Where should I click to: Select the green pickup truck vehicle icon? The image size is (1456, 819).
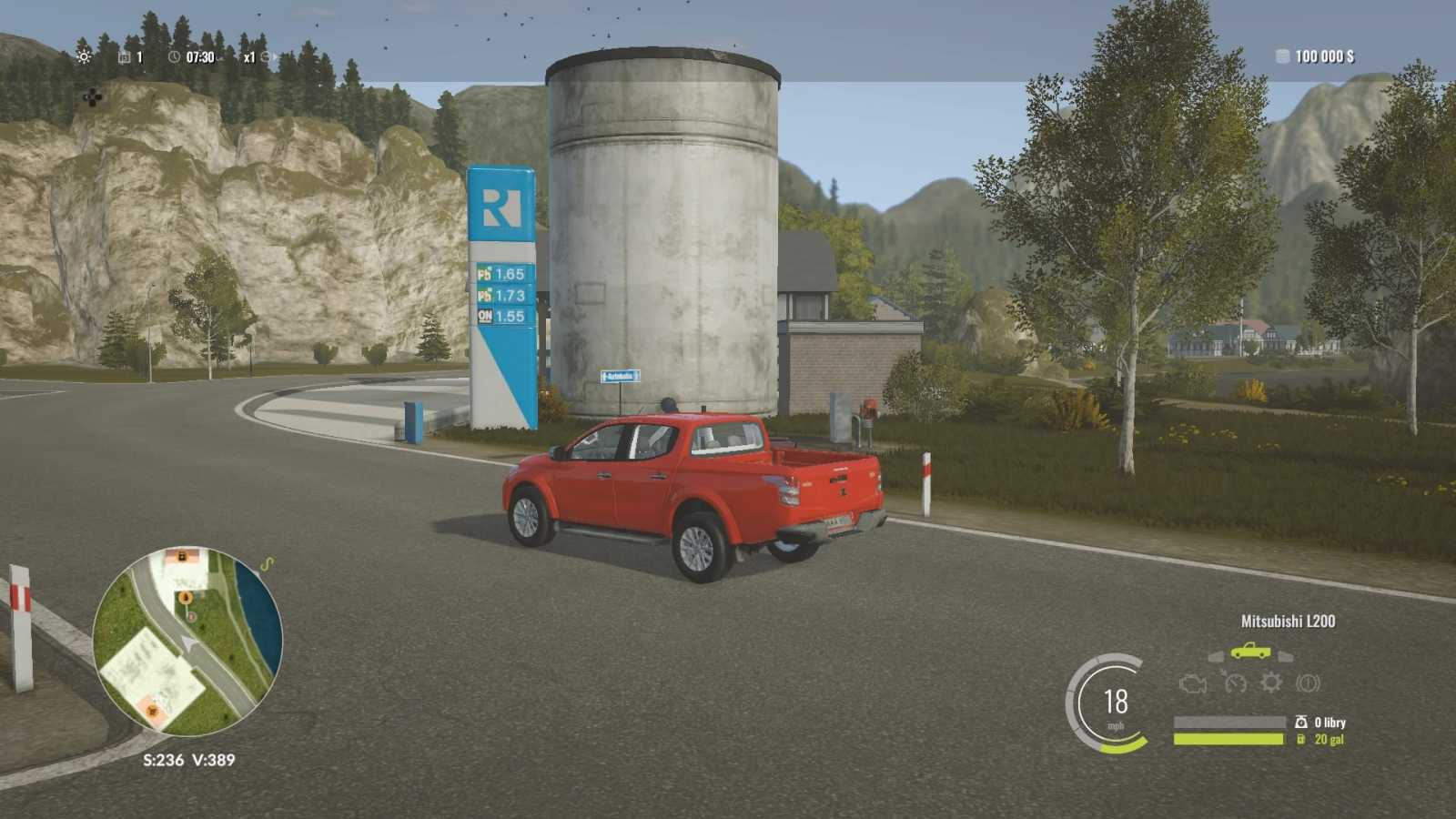point(1250,652)
